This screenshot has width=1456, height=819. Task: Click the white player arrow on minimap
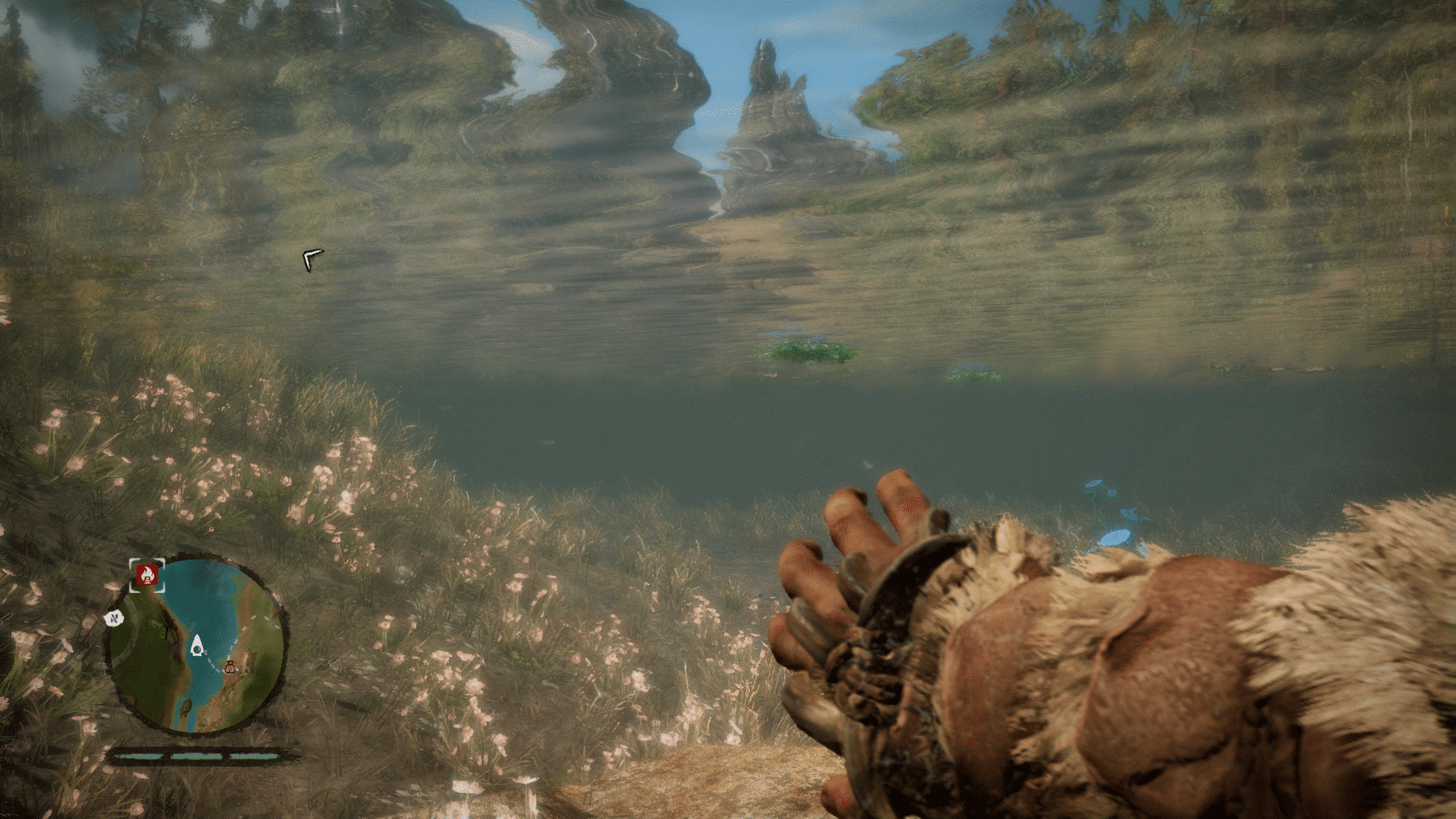pyautogui.click(x=197, y=646)
